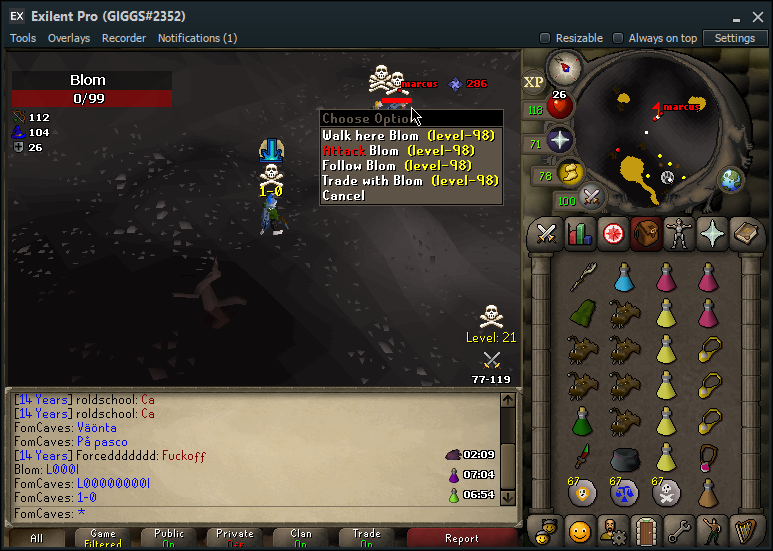Choose Follow Blom in the context menu
The image size is (773, 551).
(x=396, y=166)
